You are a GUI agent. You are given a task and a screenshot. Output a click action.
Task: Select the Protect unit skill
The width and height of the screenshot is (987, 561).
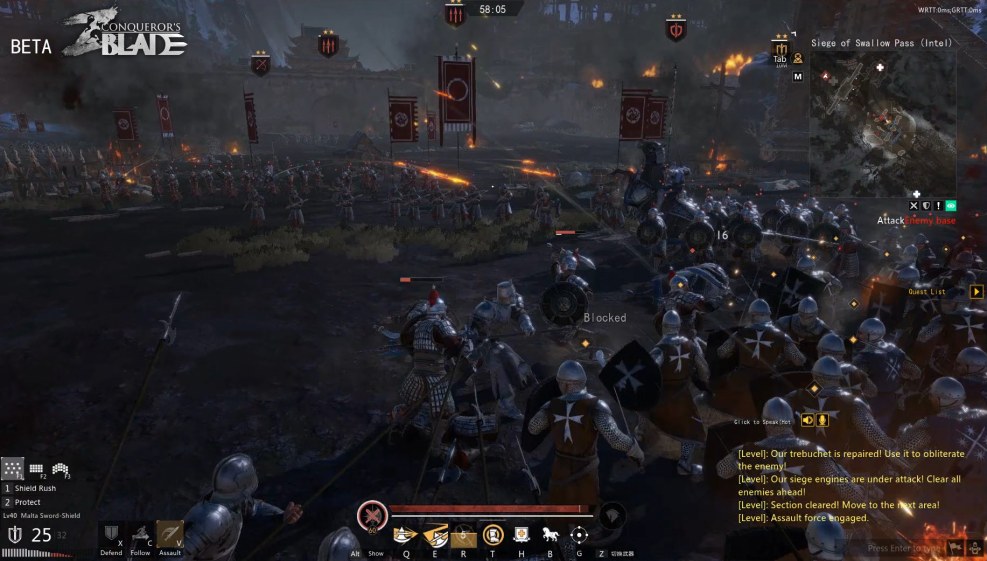coord(27,502)
